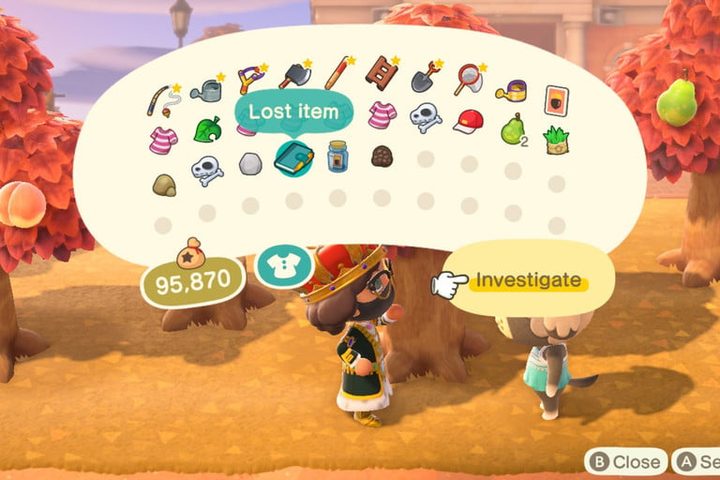Image resolution: width=720 pixels, height=480 pixels.
Task: Choose the bug net
Action: point(468,79)
